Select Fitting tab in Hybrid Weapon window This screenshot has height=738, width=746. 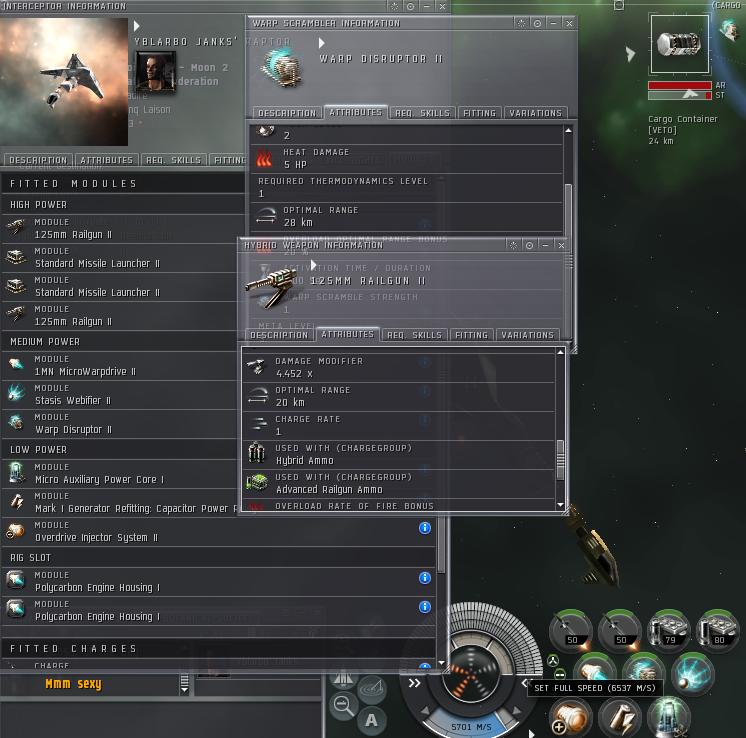(471, 335)
